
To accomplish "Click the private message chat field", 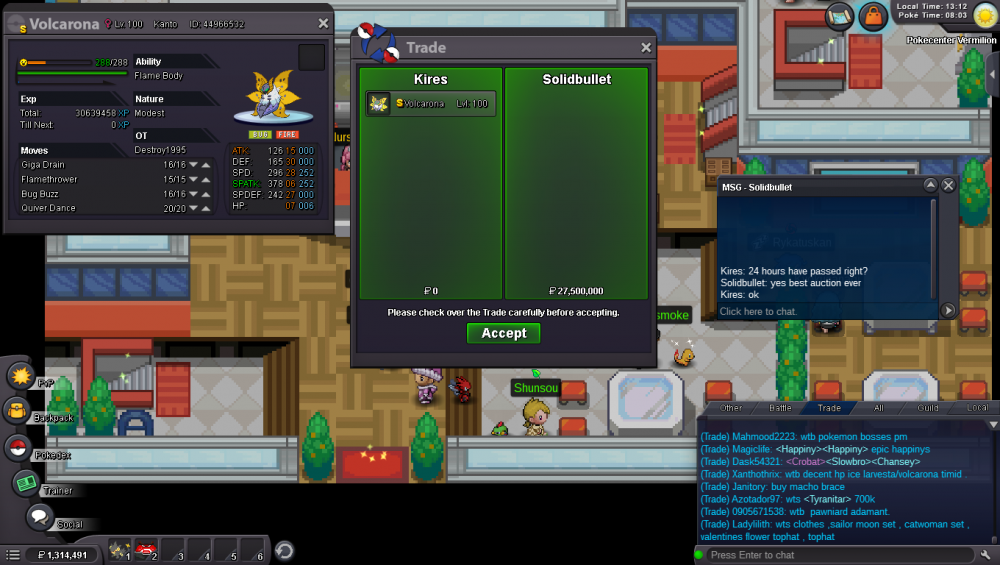I will (826, 311).
